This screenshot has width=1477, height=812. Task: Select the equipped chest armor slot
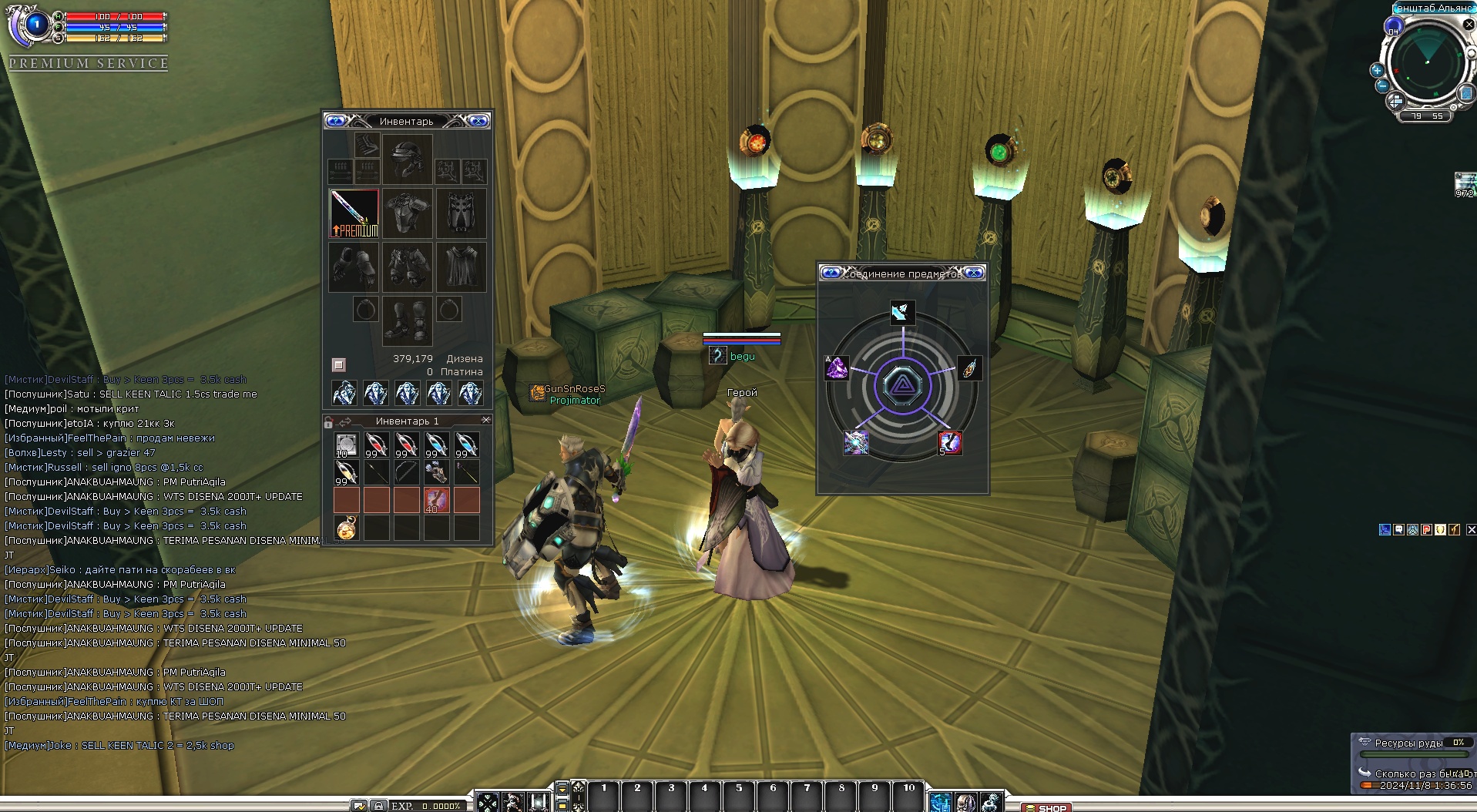tap(407, 213)
